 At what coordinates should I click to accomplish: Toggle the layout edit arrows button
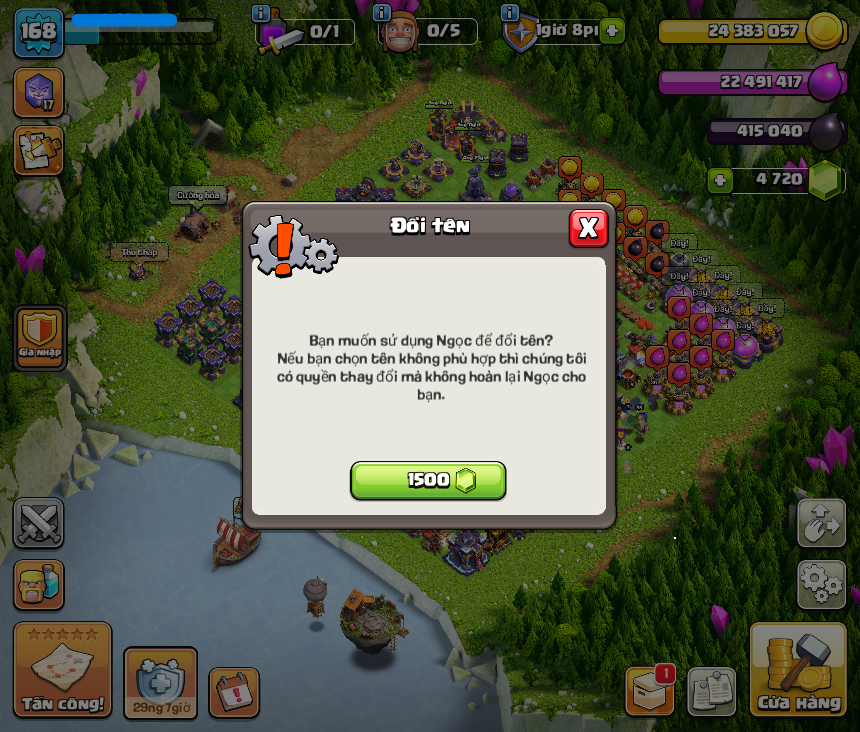coord(821,523)
